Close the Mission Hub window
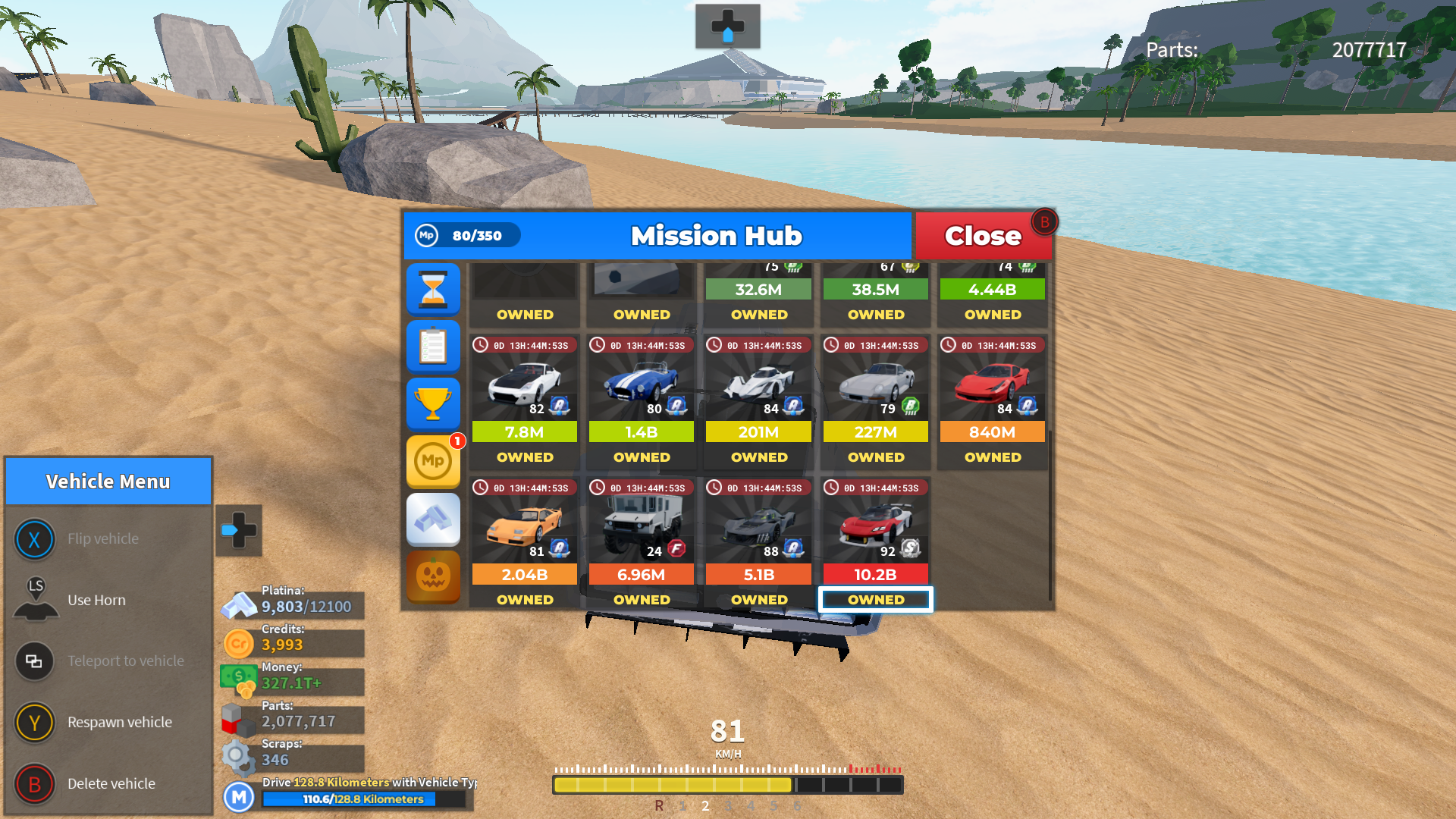The height and width of the screenshot is (819, 1456). (x=983, y=236)
